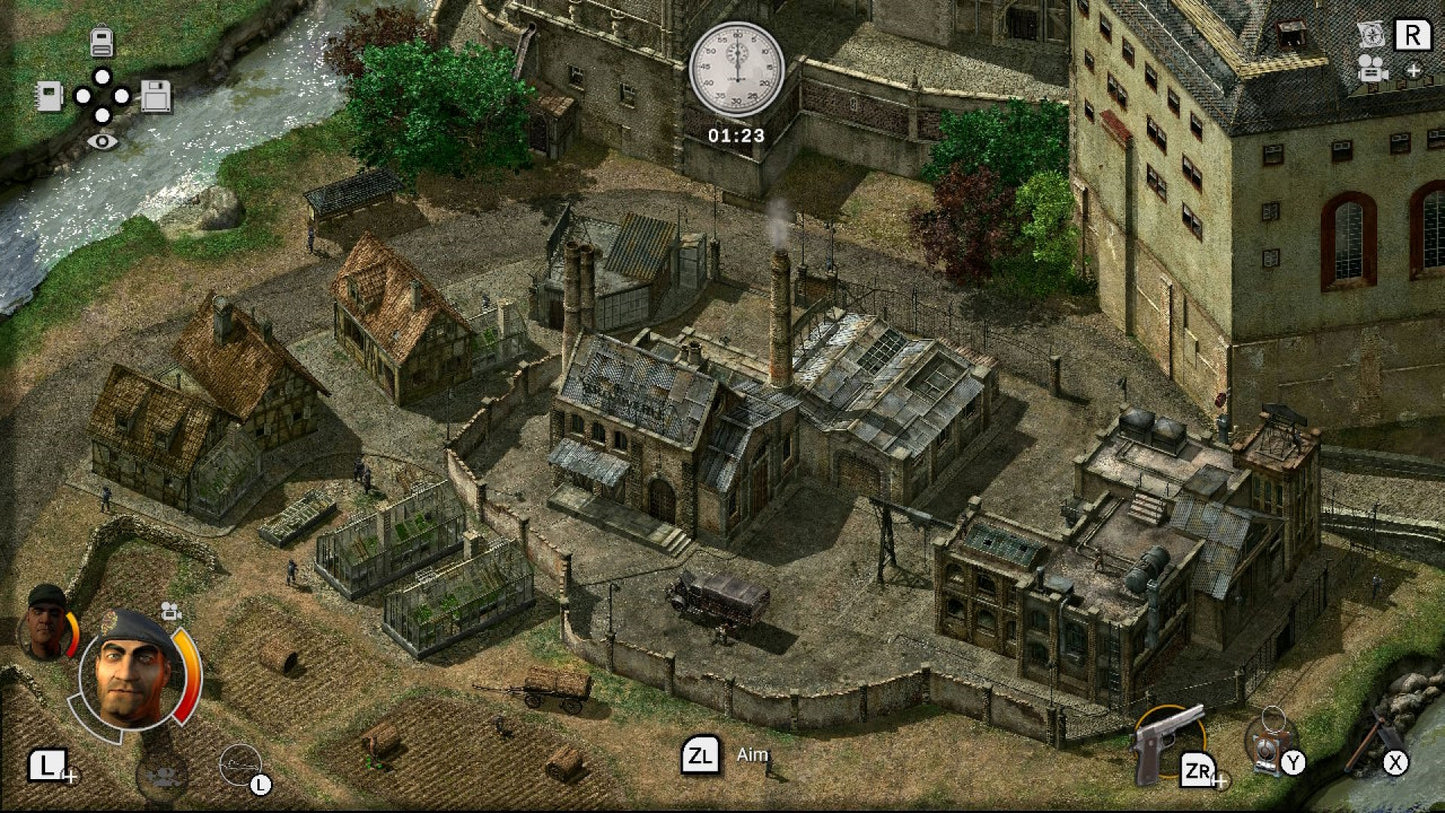Select the smaller commando portrait thumbnail
Viewport: 1445px width, 813px height.
[44, 623]
